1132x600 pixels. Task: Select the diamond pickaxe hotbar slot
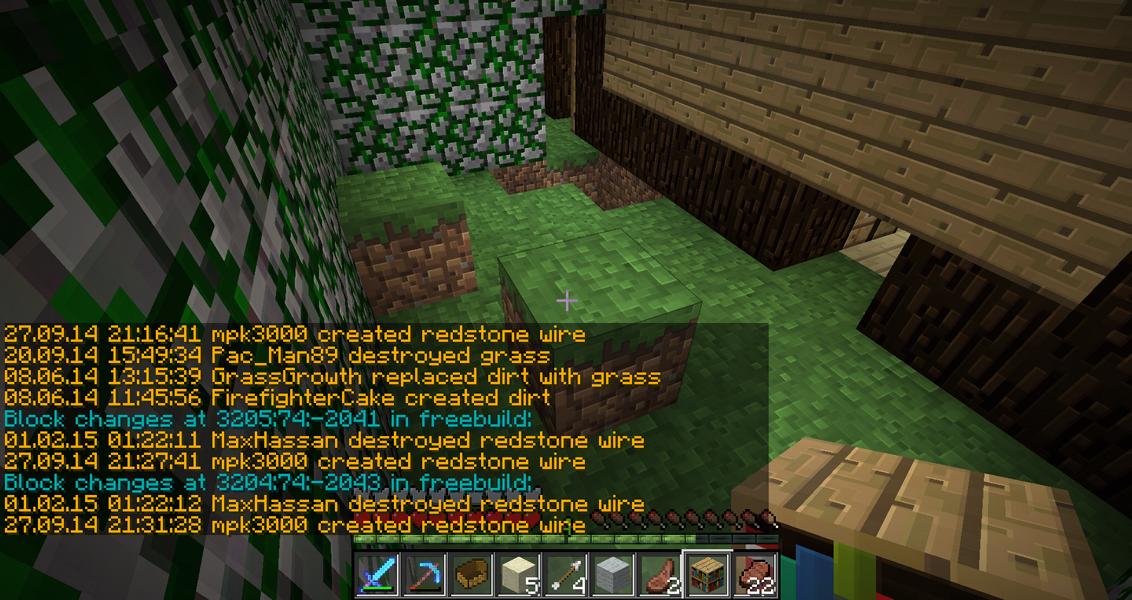(x=425, y=575)
